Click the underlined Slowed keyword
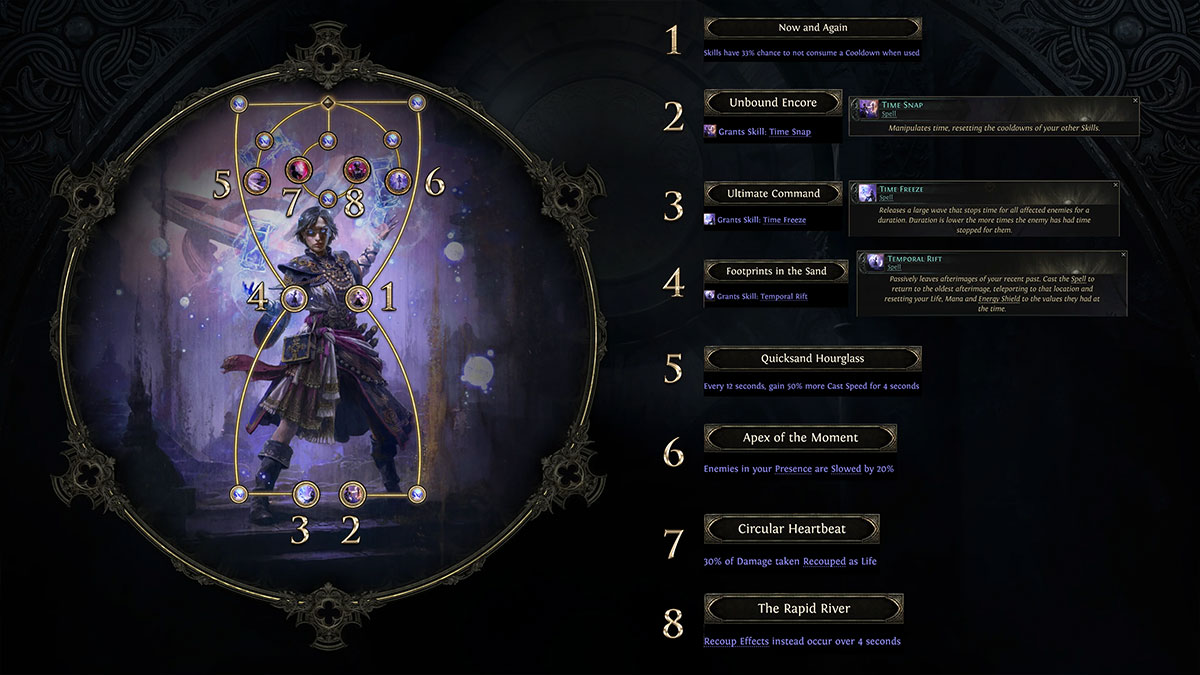The width and height of the screenshot is (1200, 675). click(845, 469)
